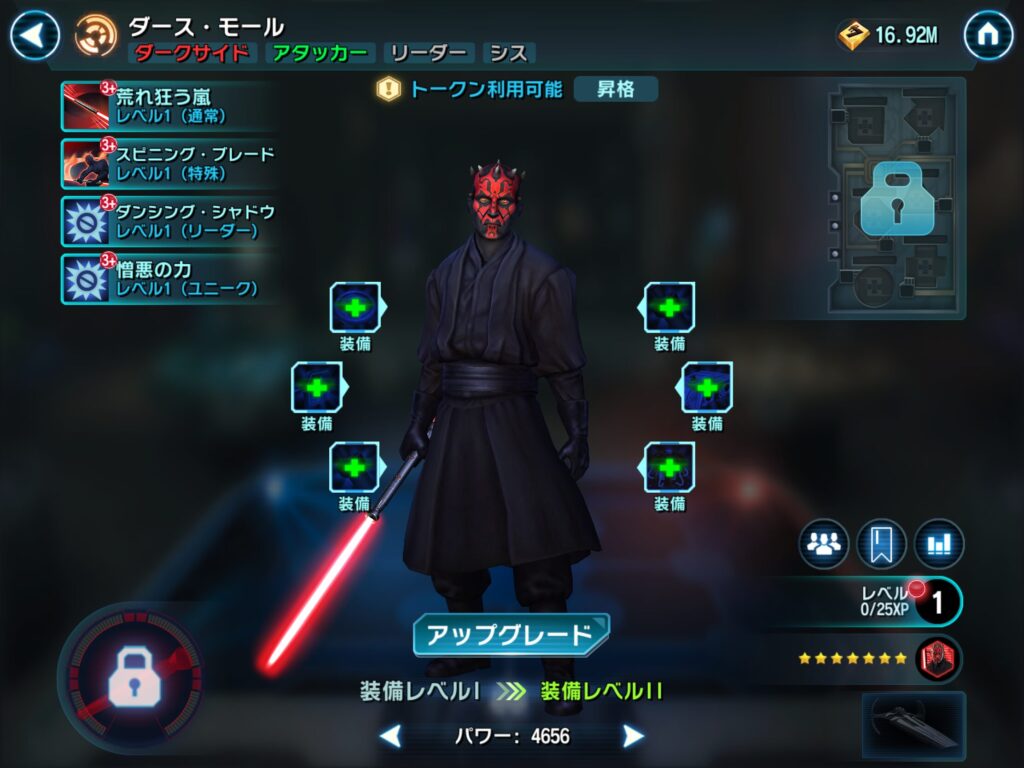
Task: Tap the 昇格 promote button
Action: (616, 89)
